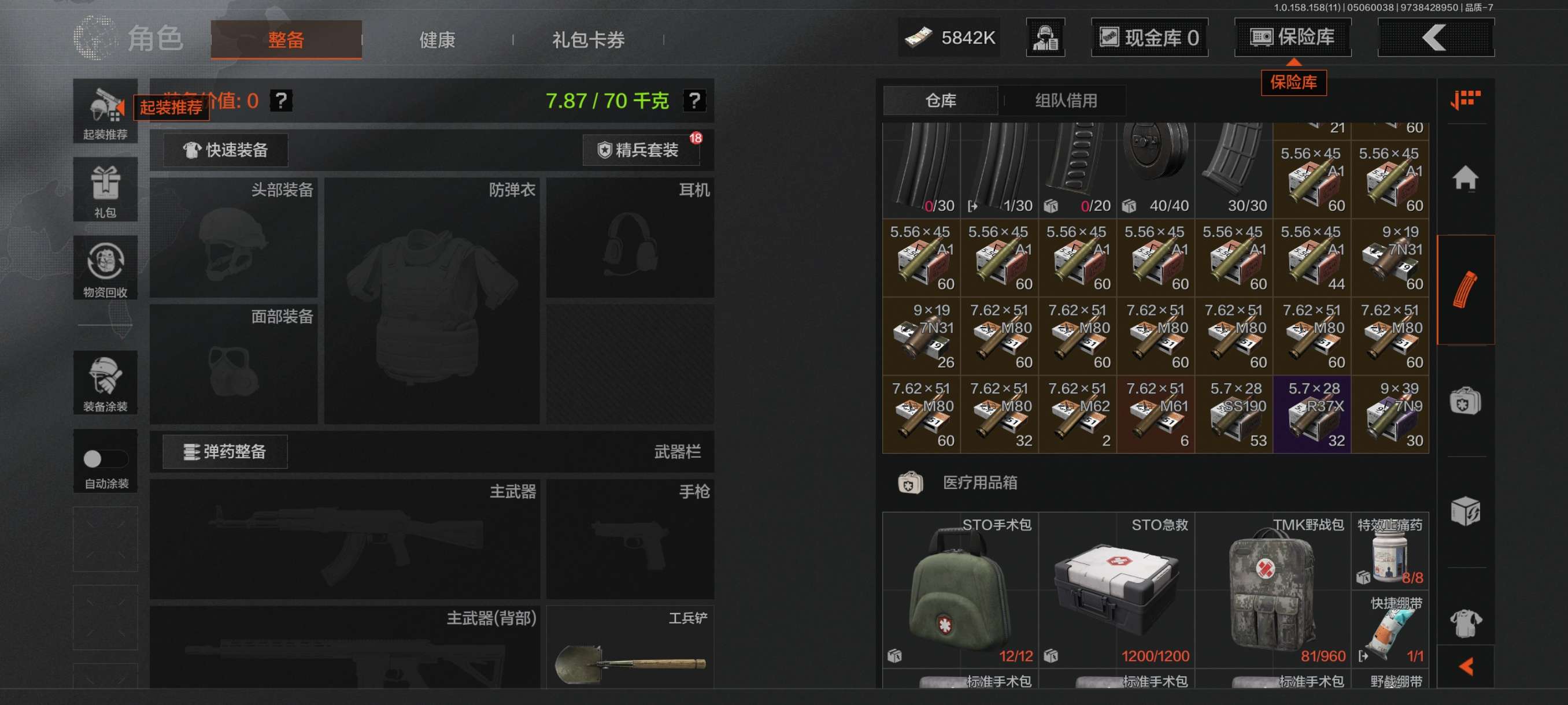Viewport: 1568px width, 705px height.
Task: Open the 礼包卡券 tab
Action: tap(588, 40)
